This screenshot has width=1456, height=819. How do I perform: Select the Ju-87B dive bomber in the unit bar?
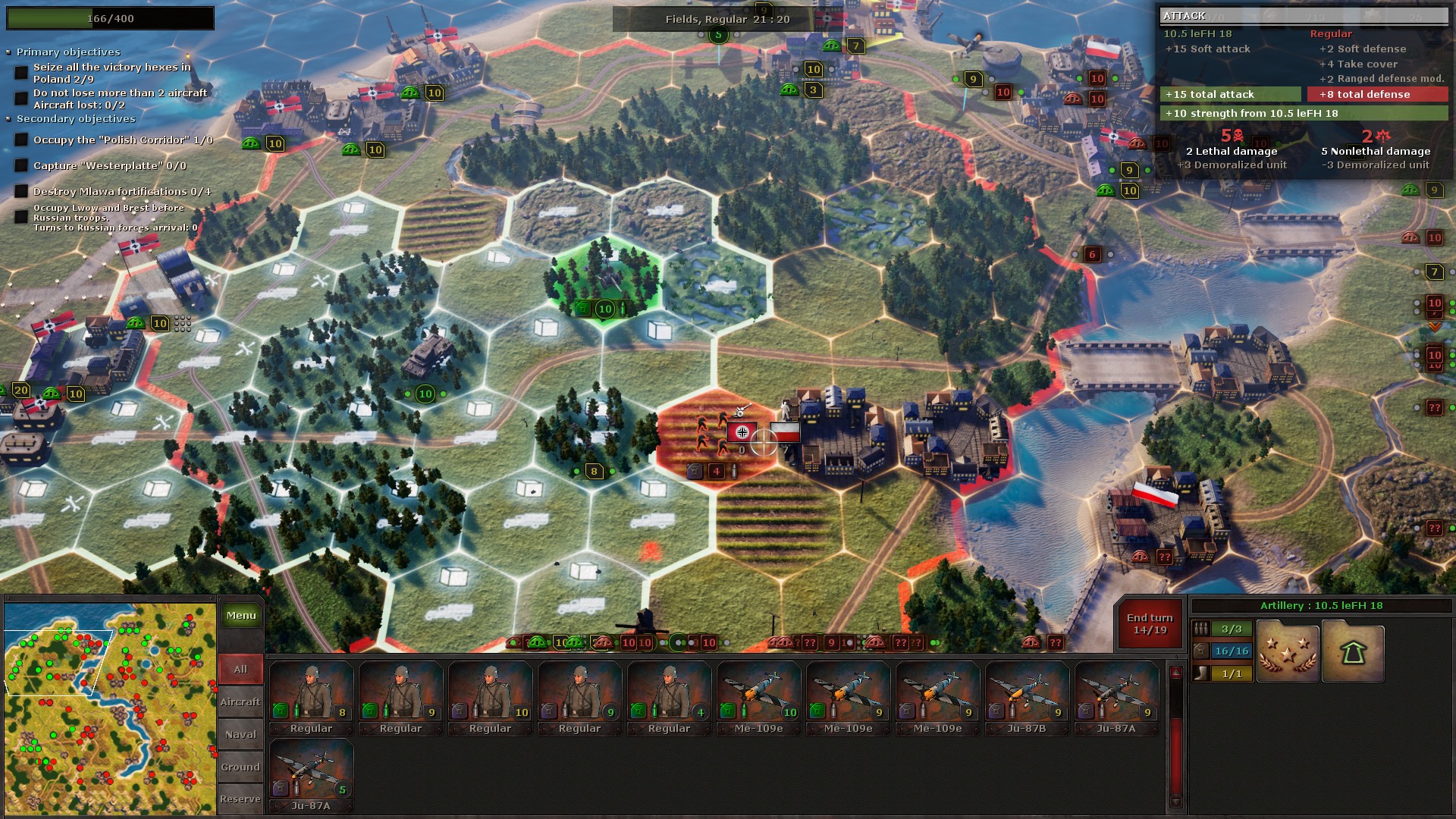pos(1027,694)
